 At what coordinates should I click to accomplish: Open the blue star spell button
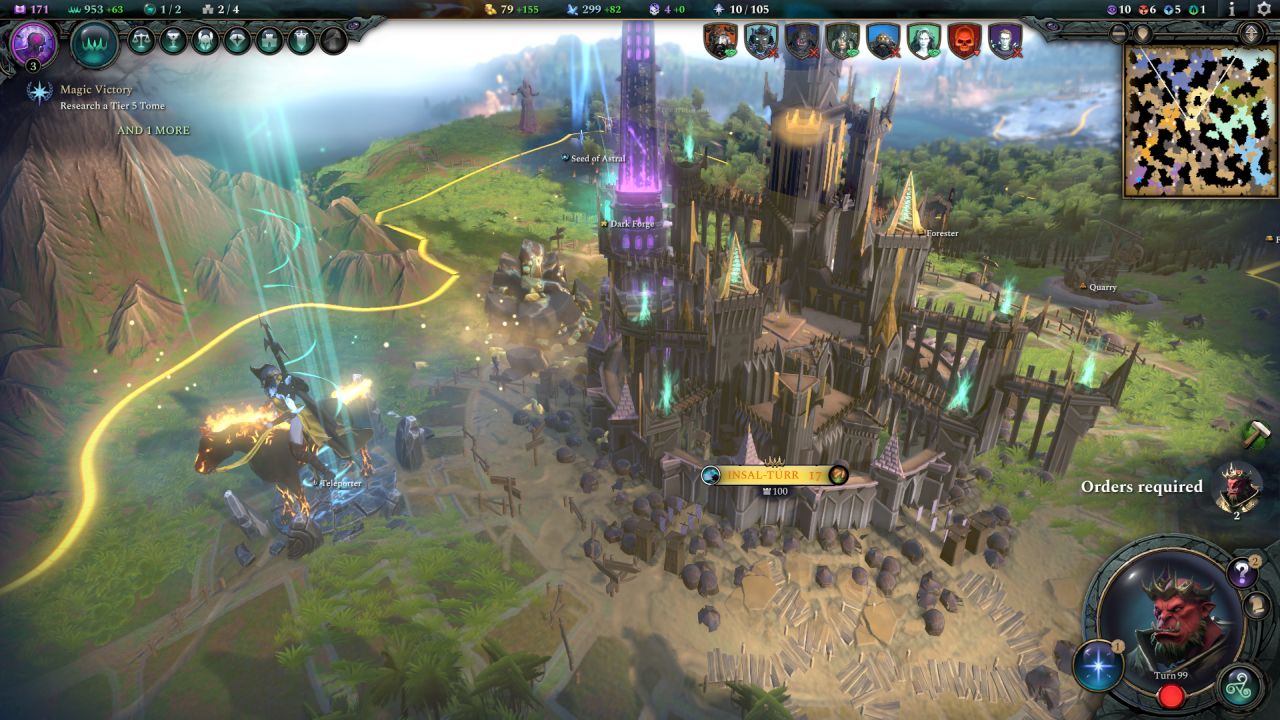(1098, 666)
